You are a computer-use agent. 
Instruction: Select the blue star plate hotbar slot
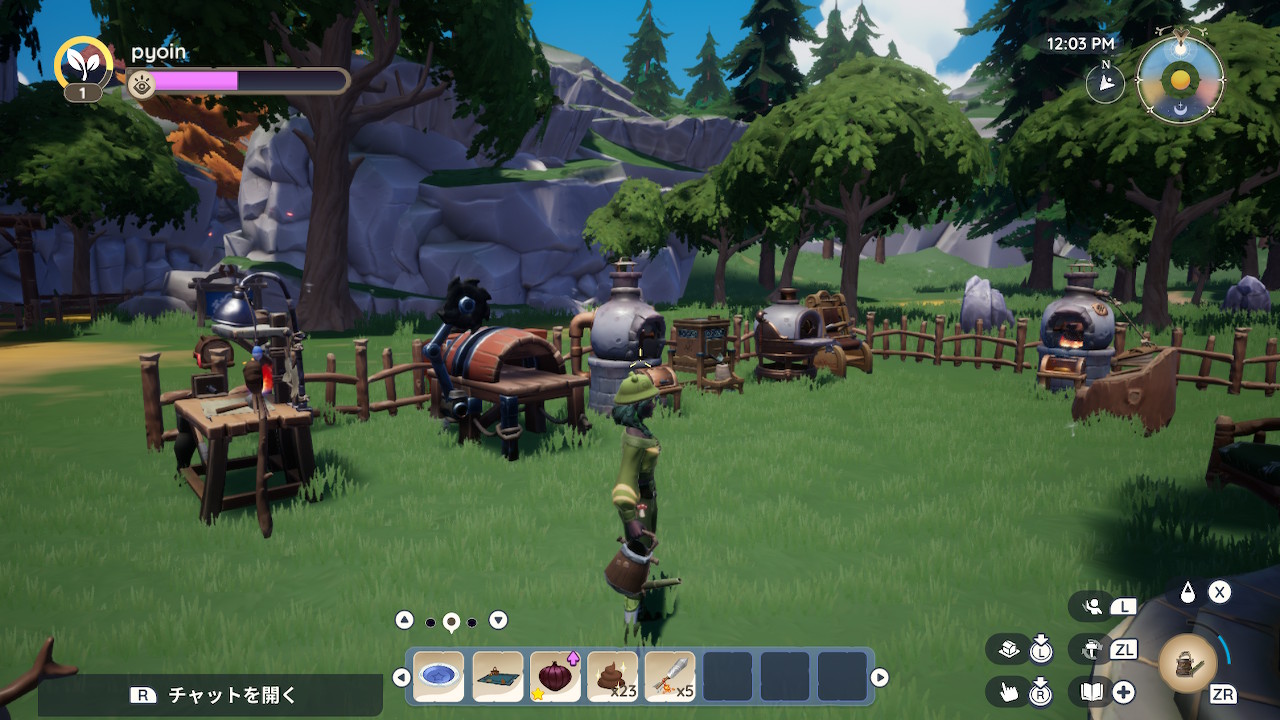[x=439, y=677]
